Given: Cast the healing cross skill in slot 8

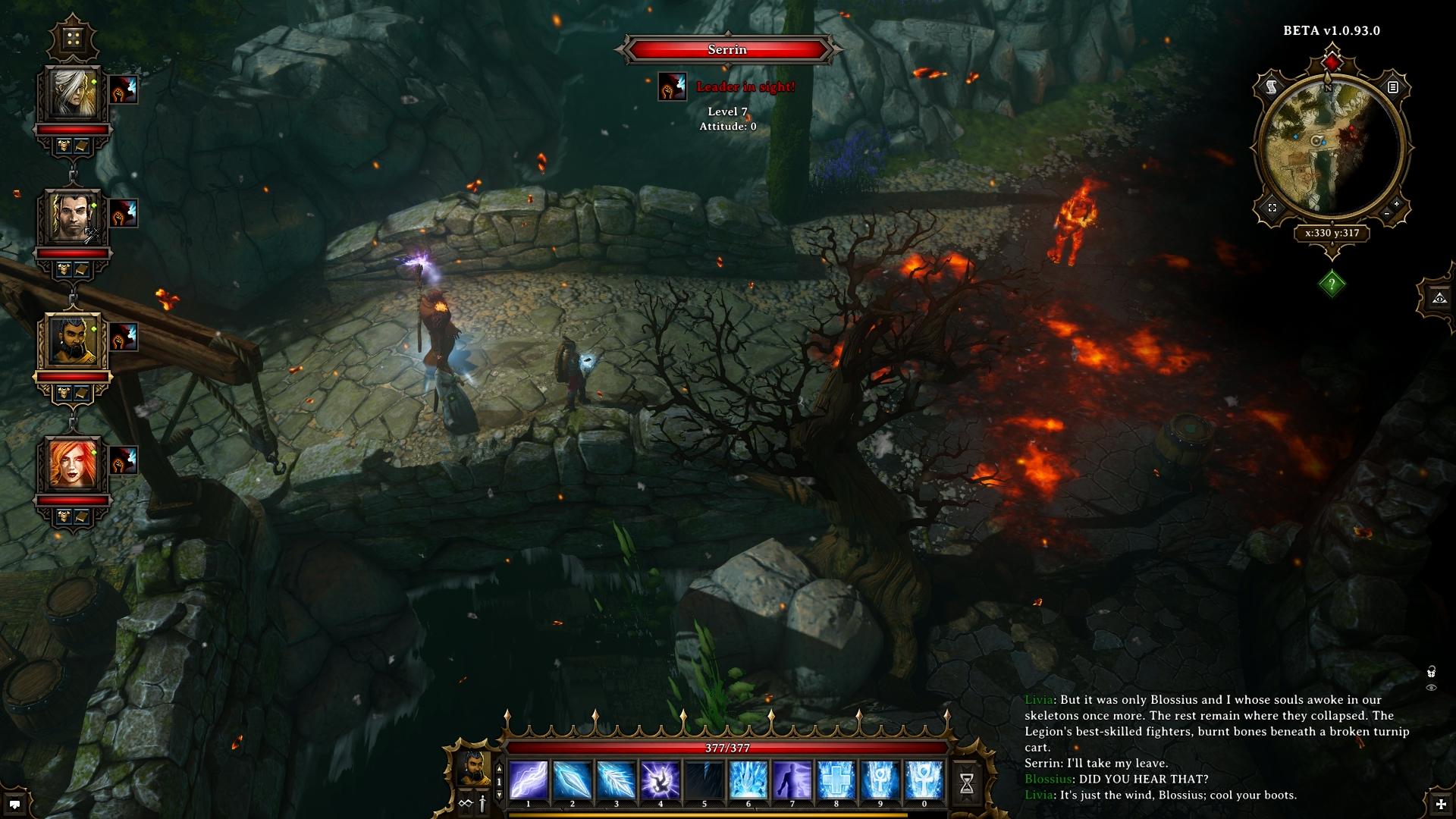Looking at the screenshot, I should [836, 780].
